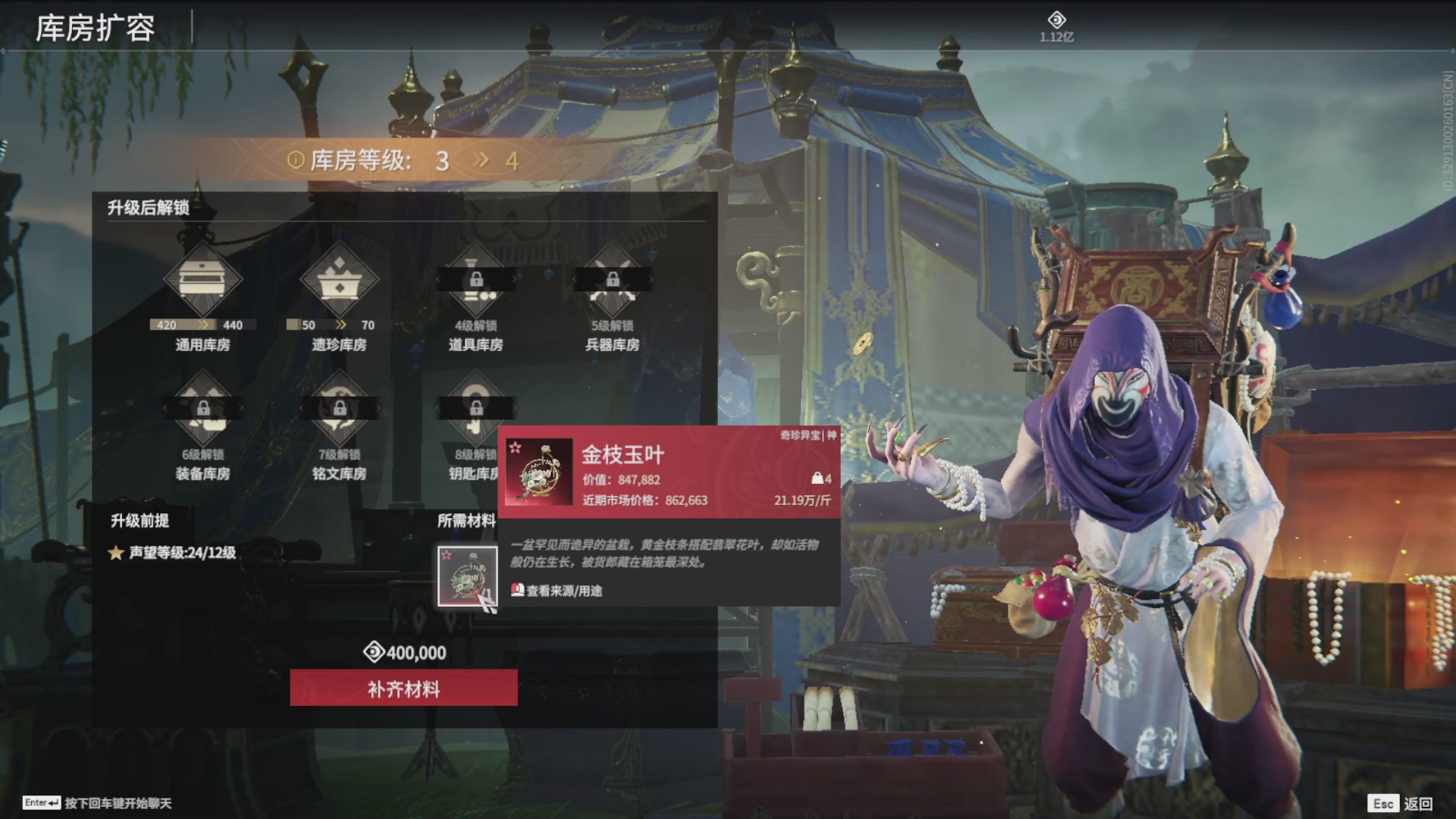Click the 库房等级 info icon
Screen dimensions: 1456x819
(295, 160)
